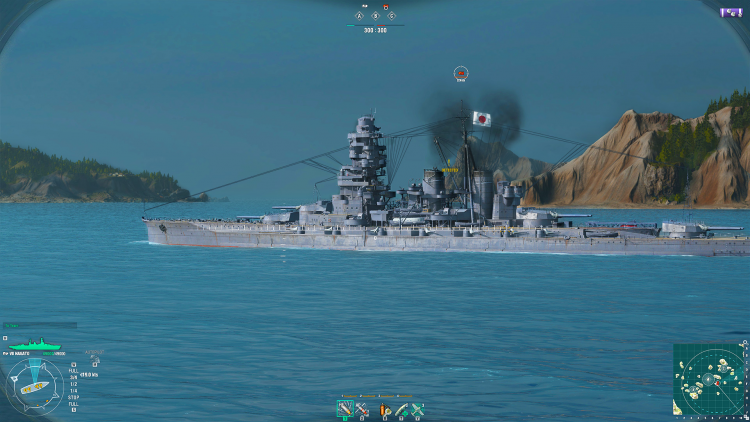The width and height of the screenshot is (750, 422).
Task: Open the team chat input bar
Action: click(40, 325)
